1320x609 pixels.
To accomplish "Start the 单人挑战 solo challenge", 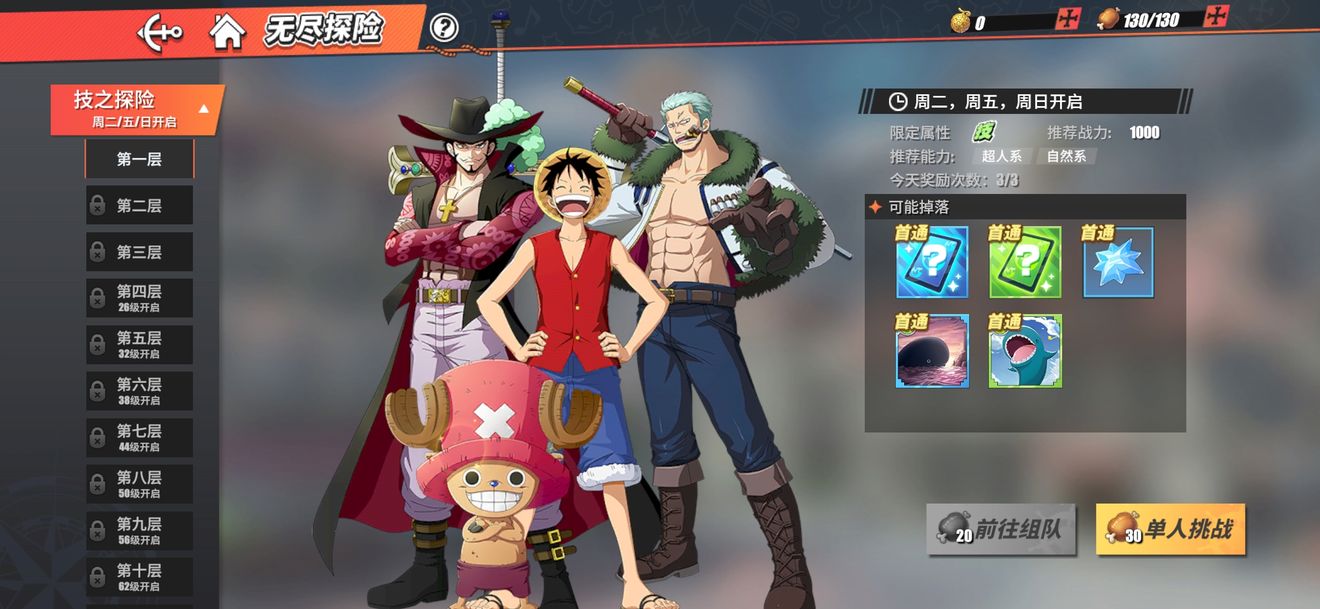I will pyautogui.click(x=1170, y=529).
